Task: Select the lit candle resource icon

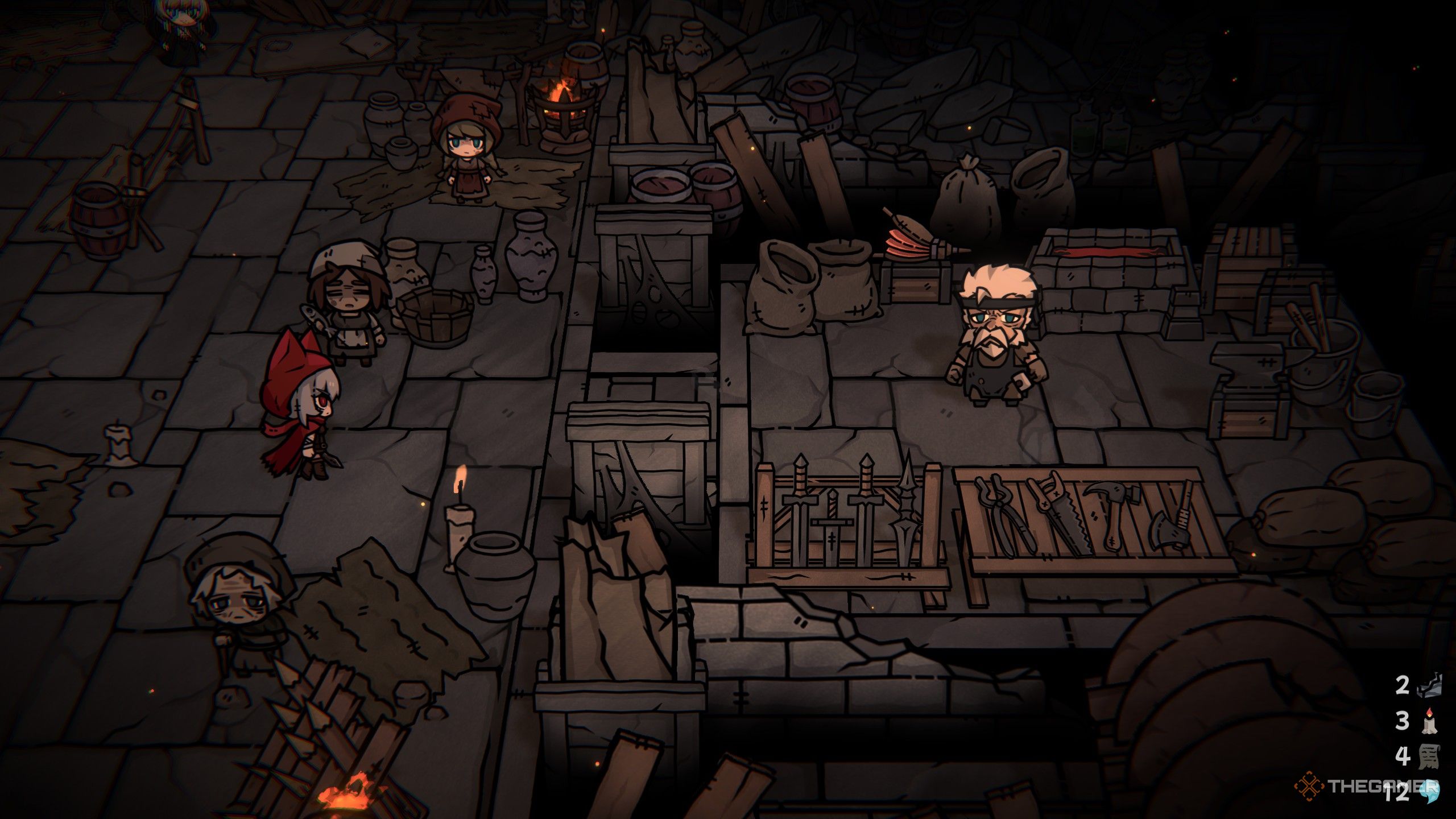Action: (x=1429, y=721)
